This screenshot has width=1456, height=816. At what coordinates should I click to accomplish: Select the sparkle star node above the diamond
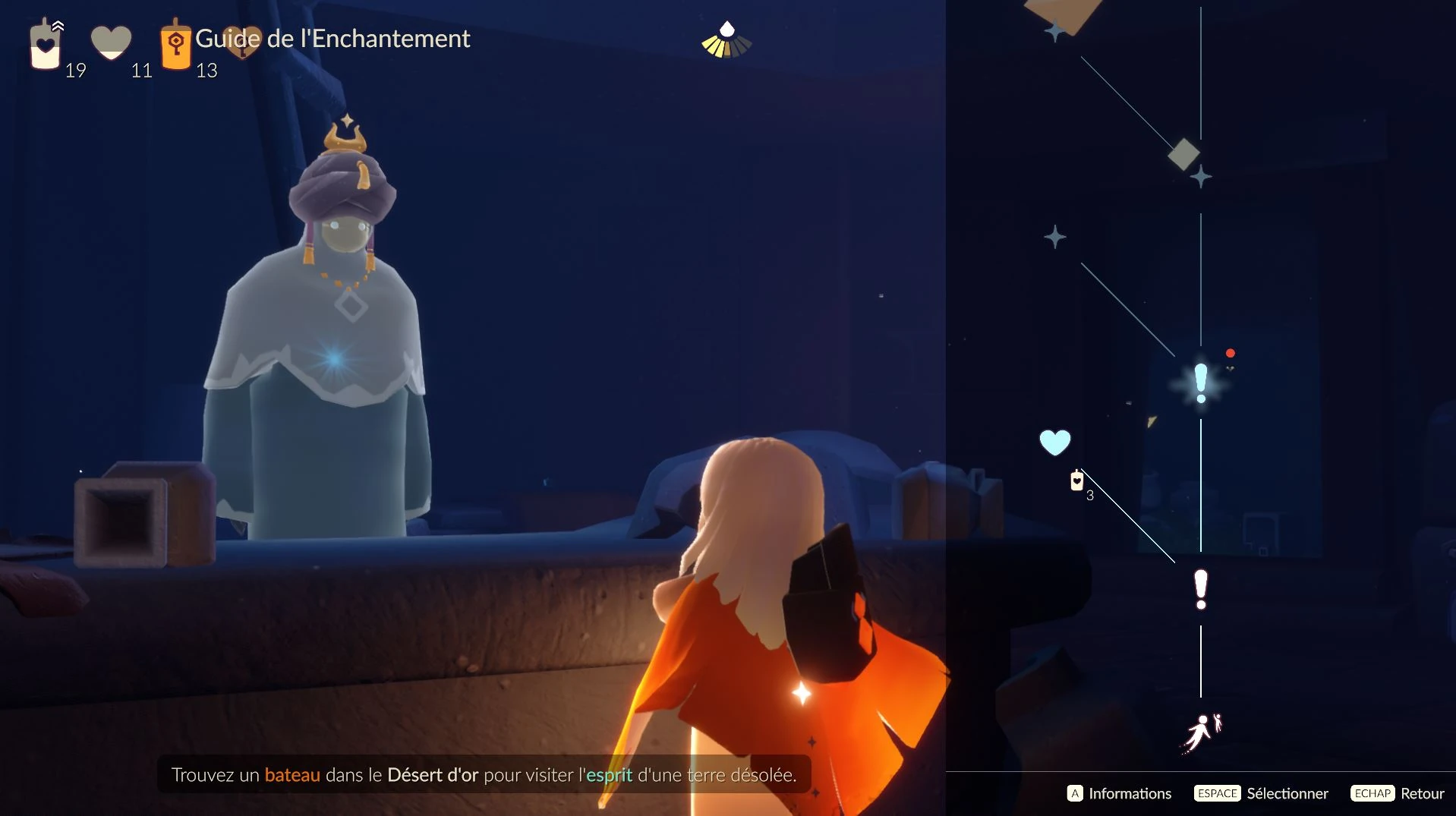[1200, 177]
